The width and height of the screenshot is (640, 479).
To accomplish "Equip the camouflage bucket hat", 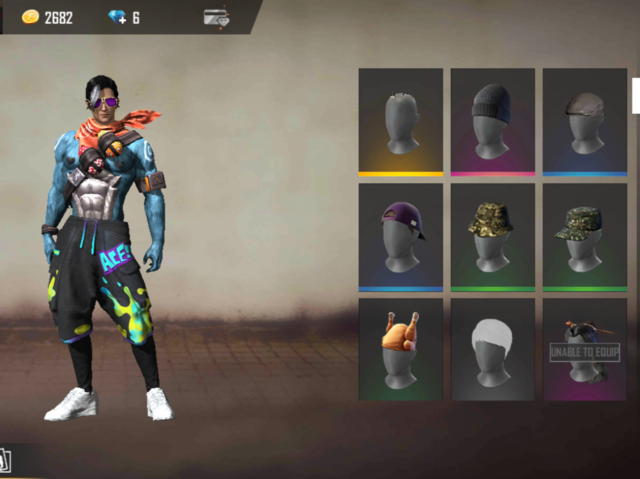I will (x=492, y=236).
